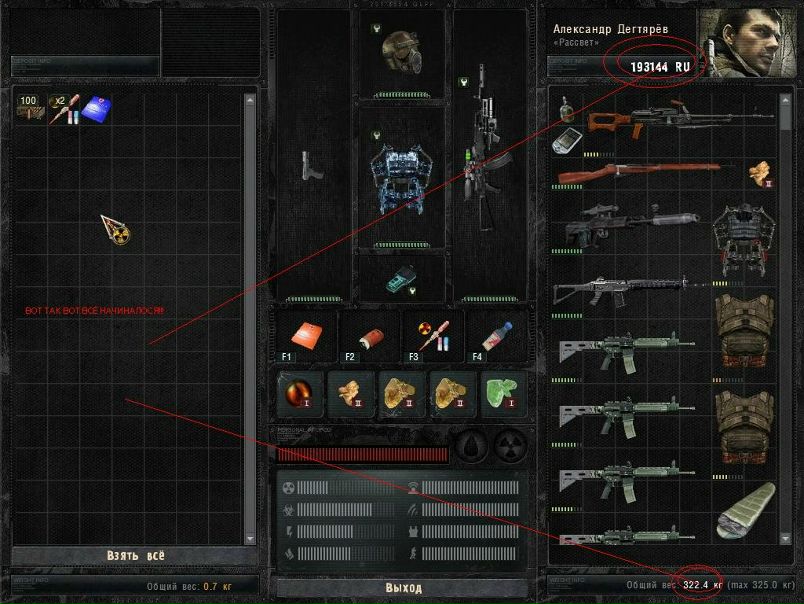This screenshot has height=604, width=804.
Task: Select the equipped exoskeleton armor slot
Action: click(400, 173)
